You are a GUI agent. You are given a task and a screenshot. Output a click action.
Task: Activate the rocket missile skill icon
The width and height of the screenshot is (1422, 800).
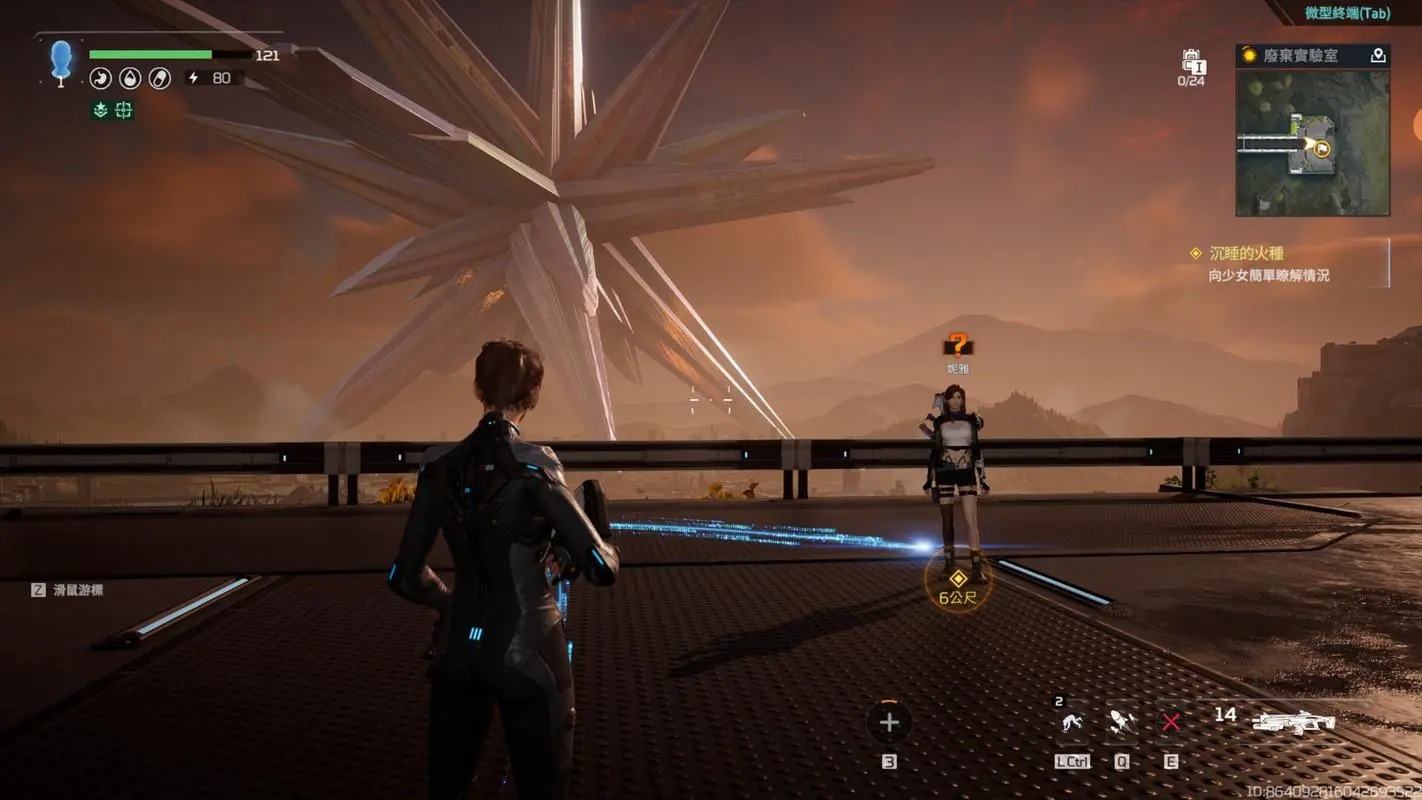[1121, 722]
